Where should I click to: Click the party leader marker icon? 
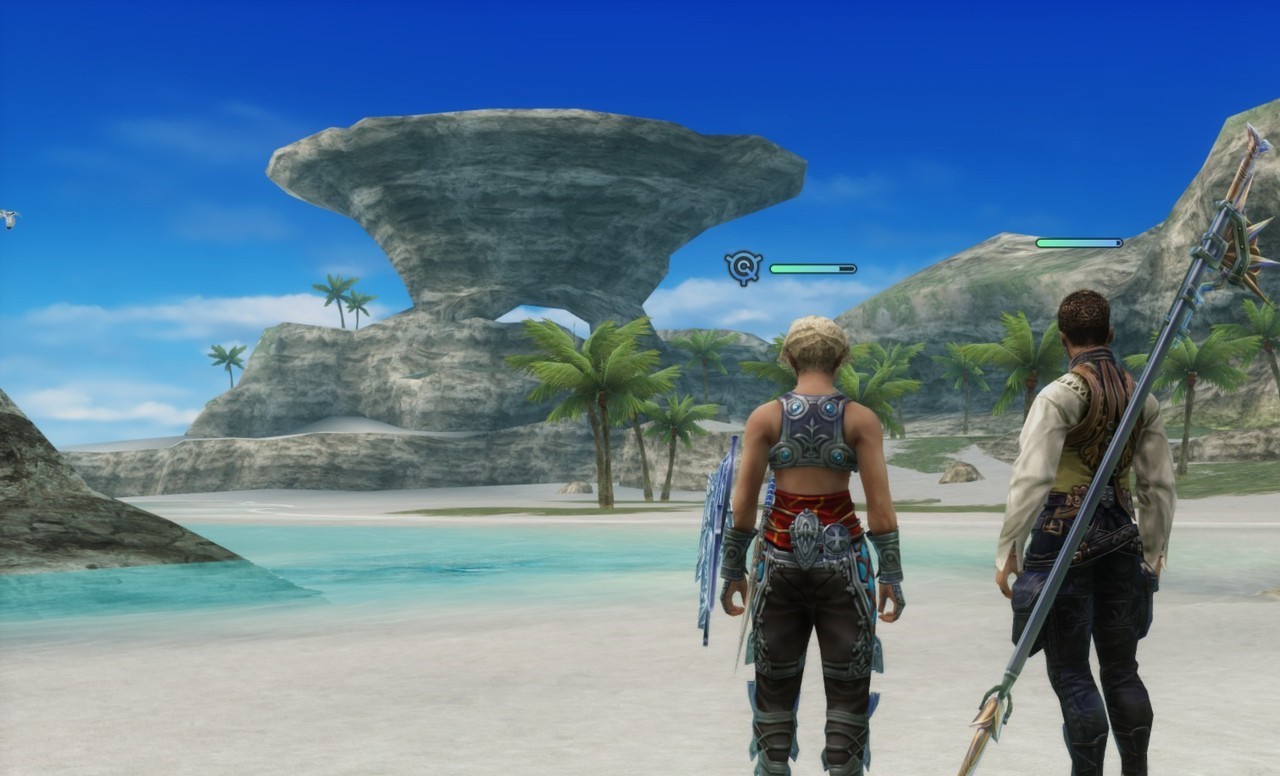point(743,267)
